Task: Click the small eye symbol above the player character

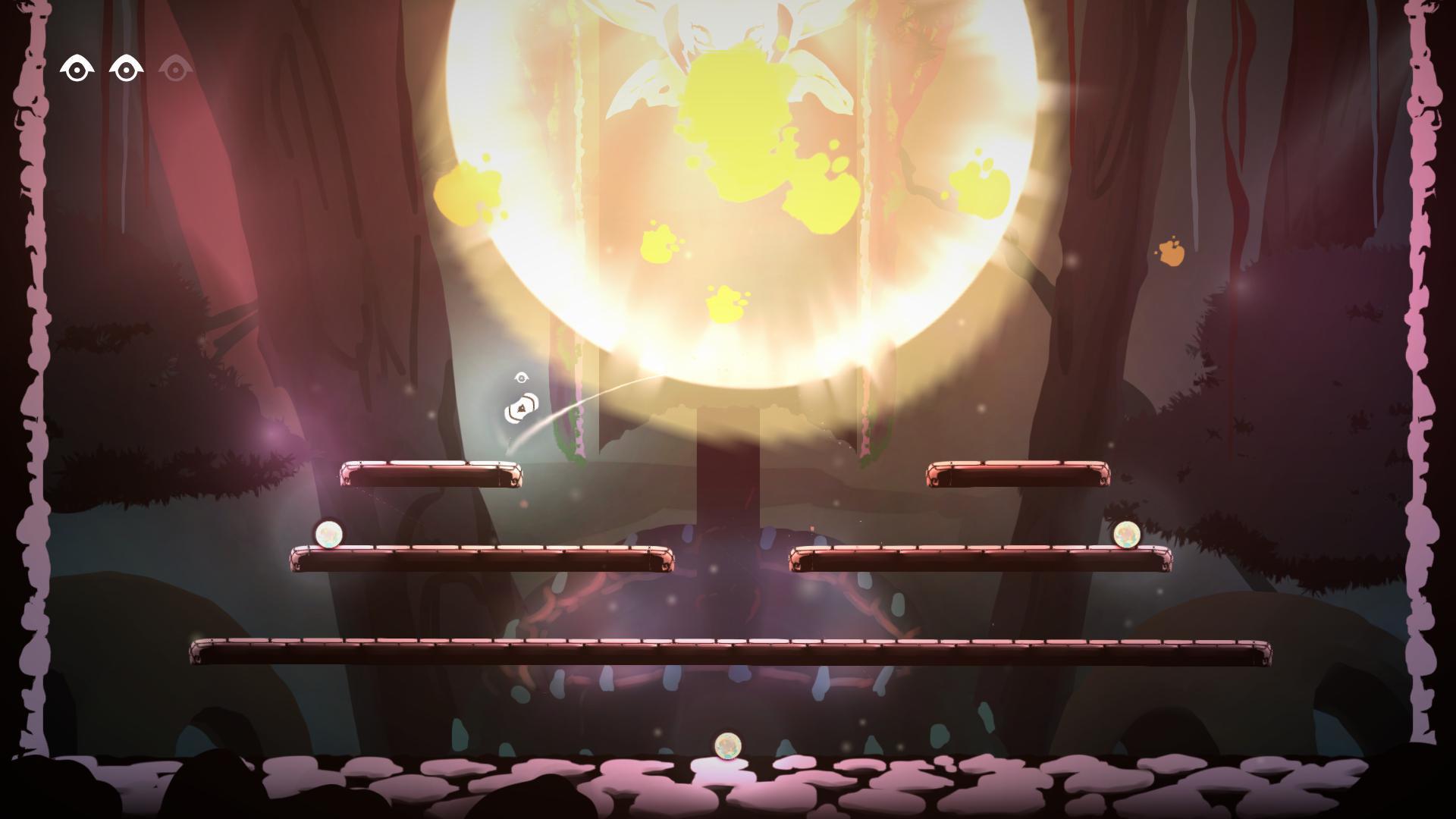Action: tap(522, 378)
